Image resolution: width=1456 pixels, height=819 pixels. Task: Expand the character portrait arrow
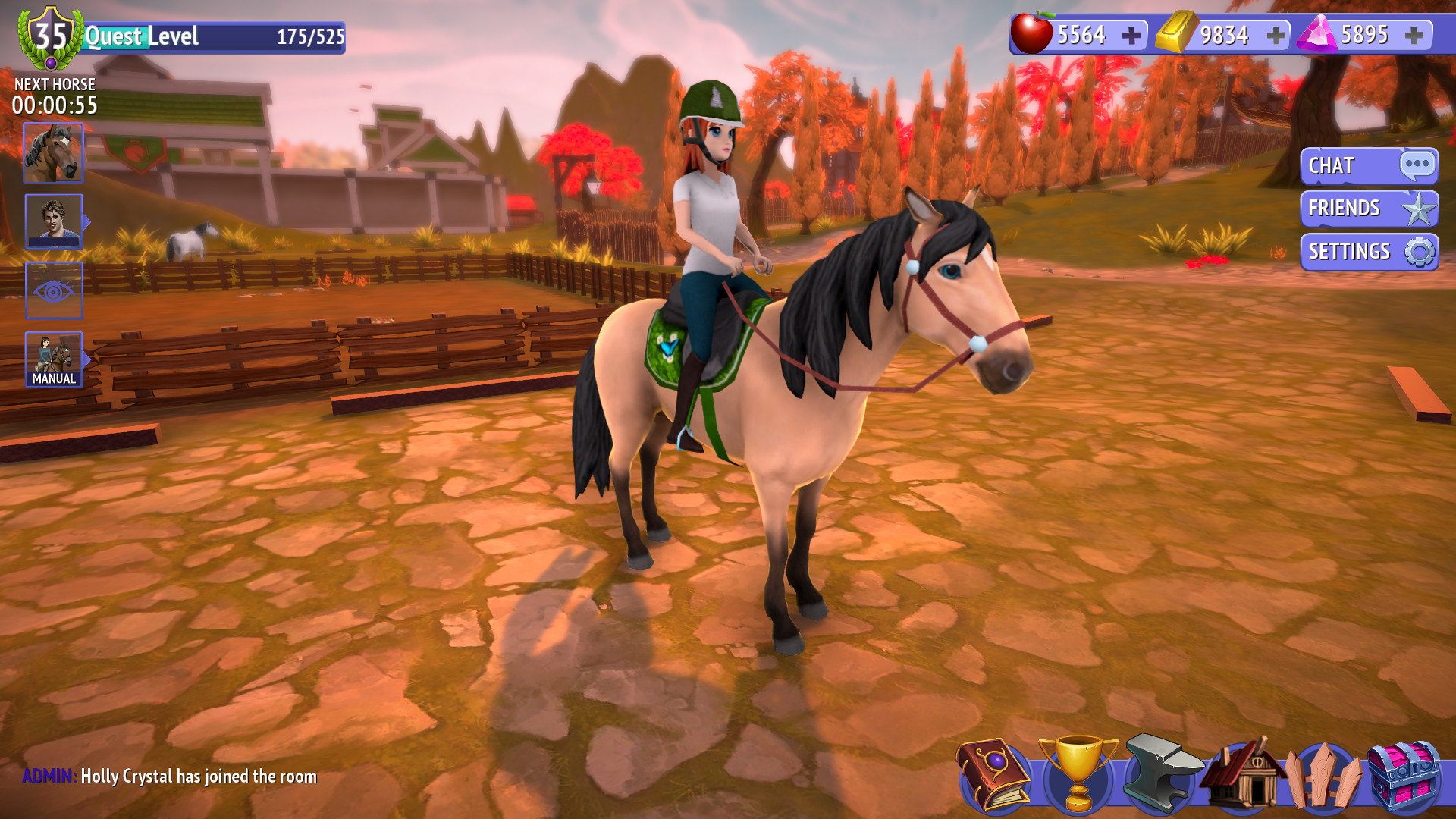89,220
